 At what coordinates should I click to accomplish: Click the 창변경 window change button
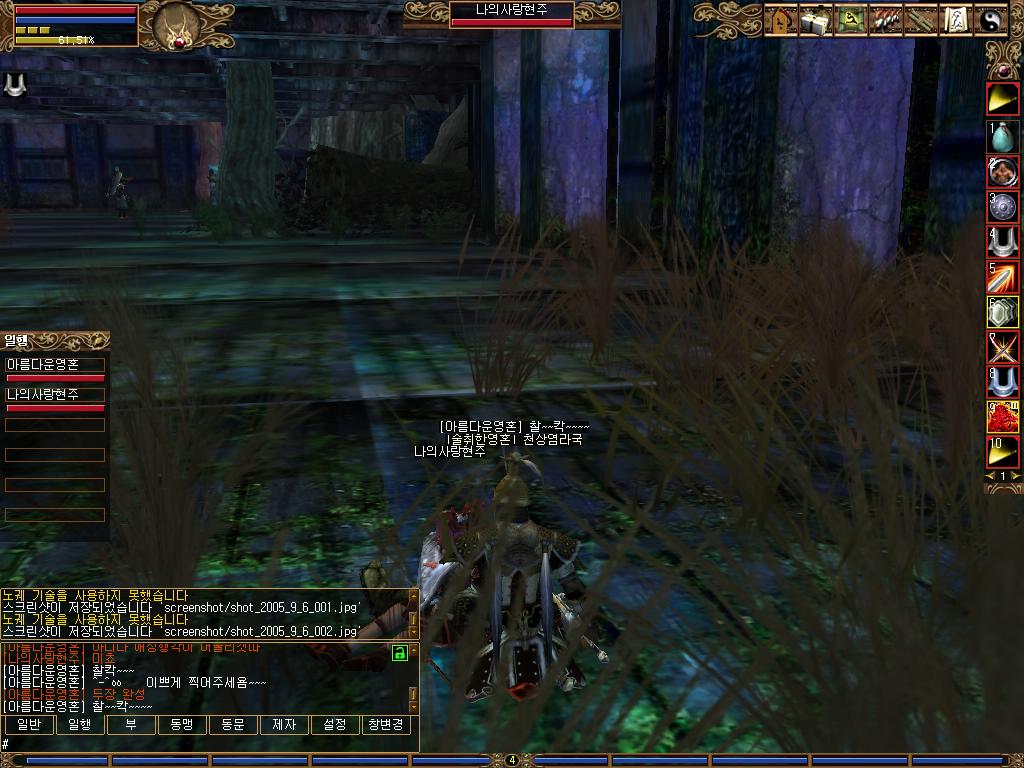pyautogui.click(x=386, y=724)
